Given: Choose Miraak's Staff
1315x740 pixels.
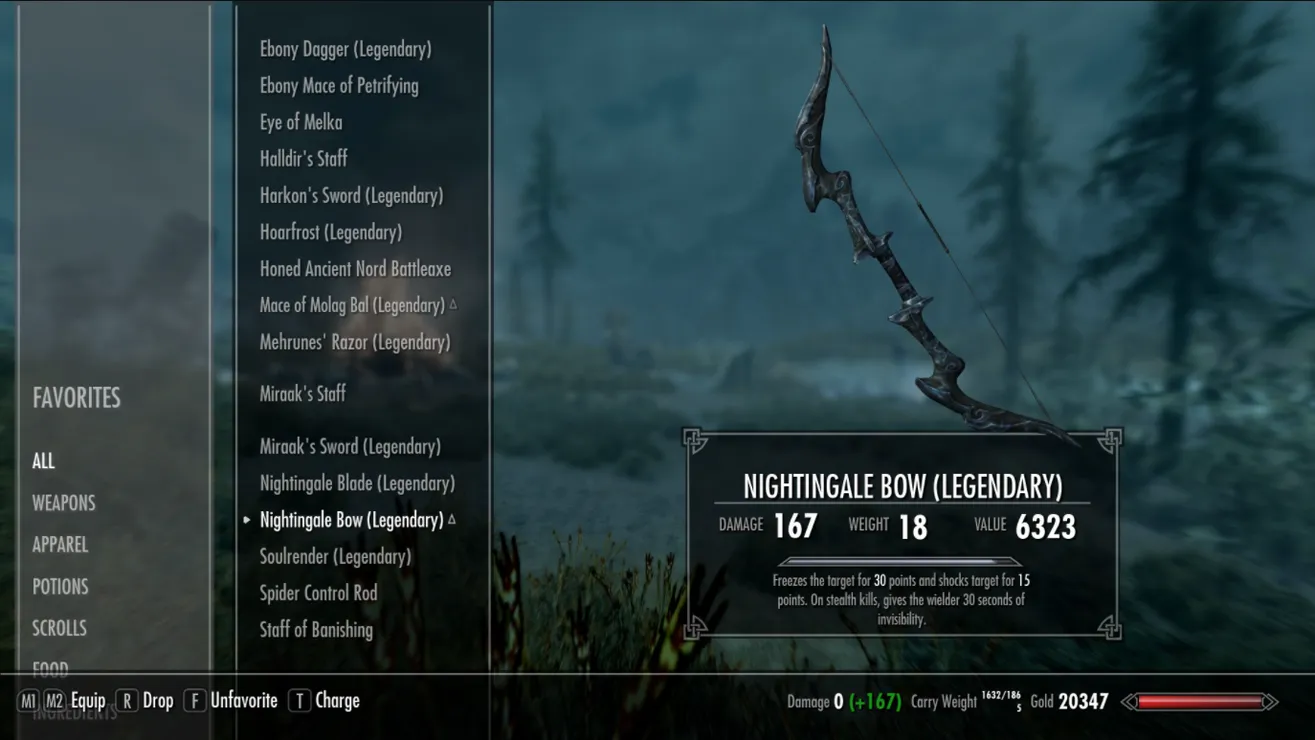Looking at the screenshot, I should [x=303, y=394].
